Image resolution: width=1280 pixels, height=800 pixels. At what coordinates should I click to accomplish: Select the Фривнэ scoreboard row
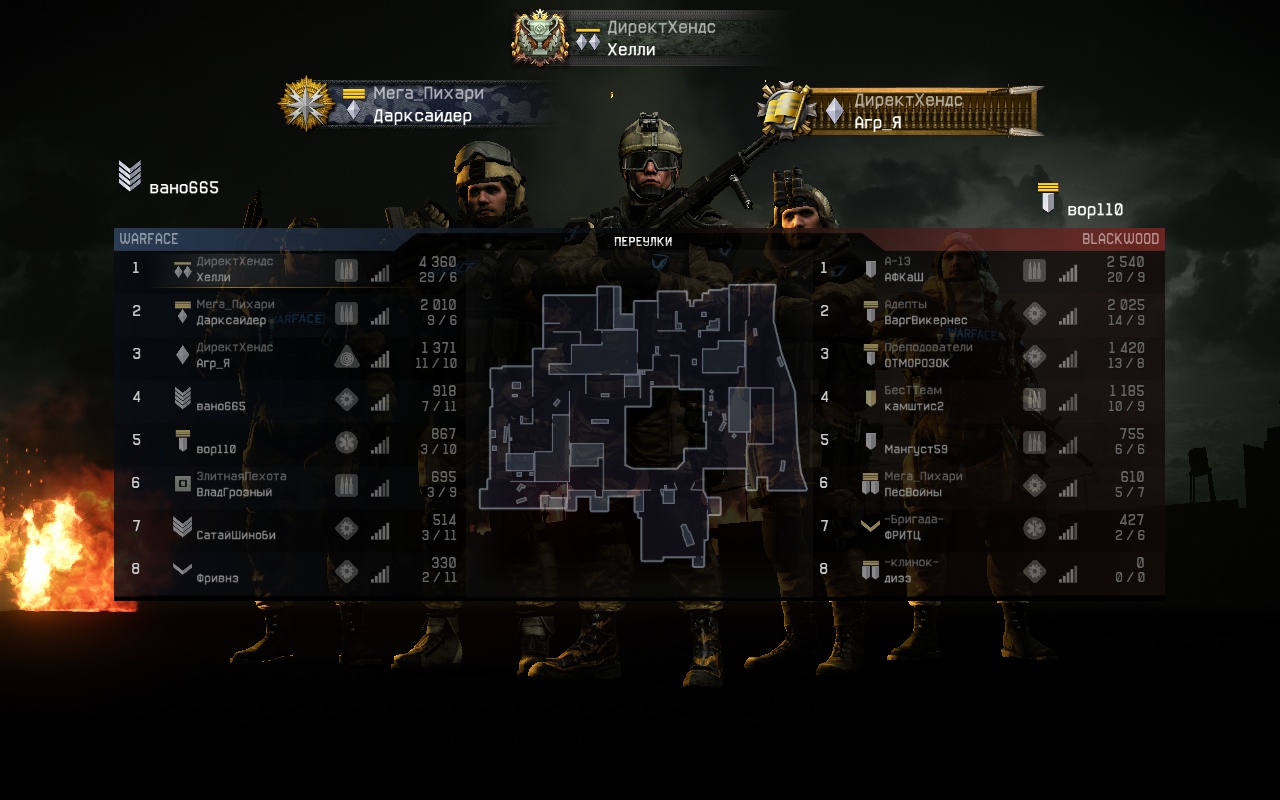(x=290, y=570)
